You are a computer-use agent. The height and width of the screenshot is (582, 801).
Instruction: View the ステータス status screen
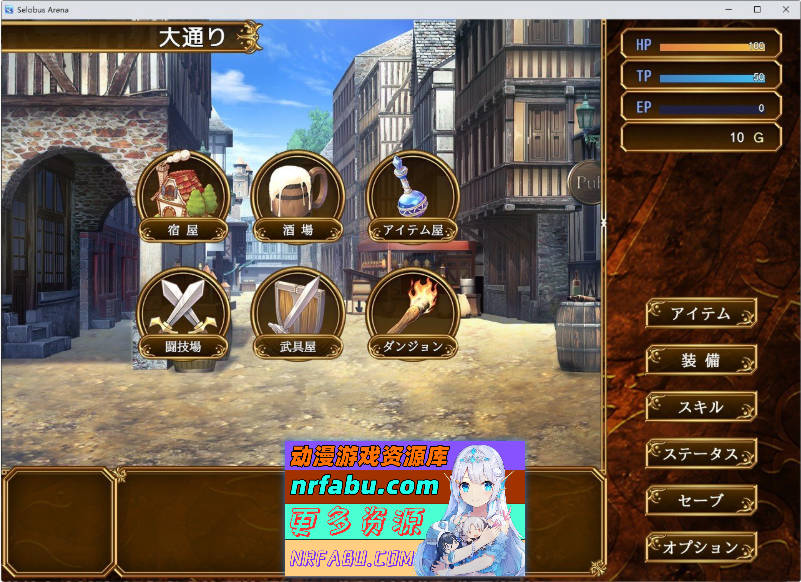(x=700, y=454)
